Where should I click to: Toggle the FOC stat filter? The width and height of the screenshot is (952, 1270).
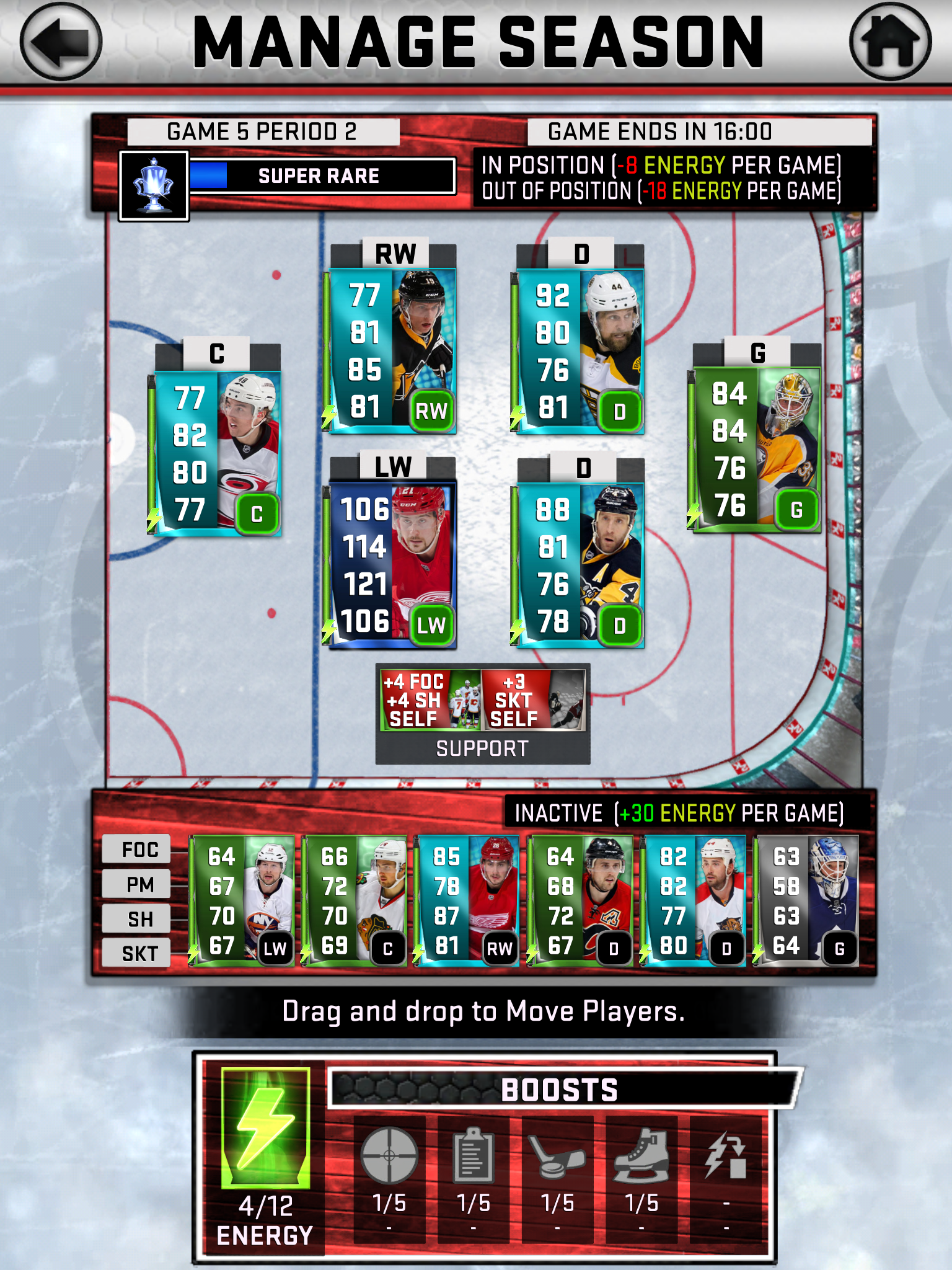(136, 850)
